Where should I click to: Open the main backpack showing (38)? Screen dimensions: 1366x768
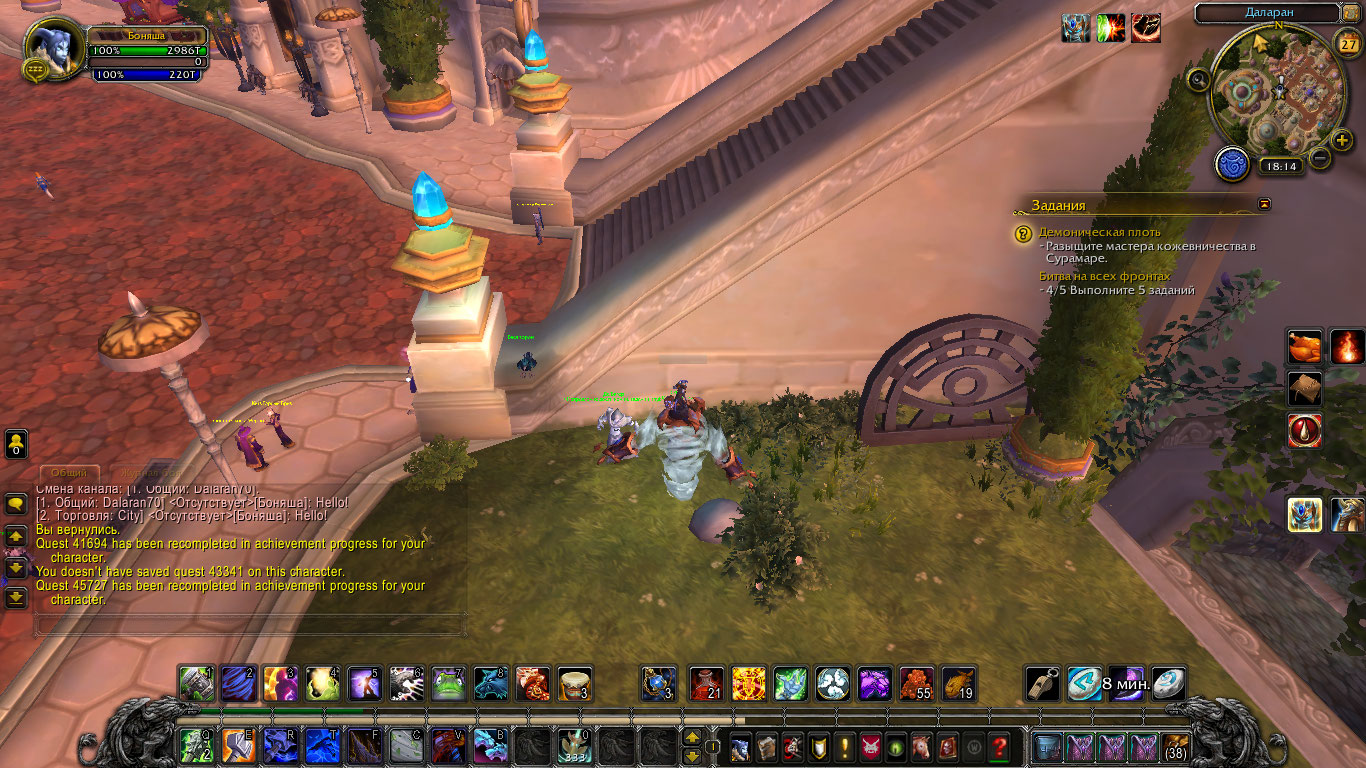click(x=1174, y=746)
